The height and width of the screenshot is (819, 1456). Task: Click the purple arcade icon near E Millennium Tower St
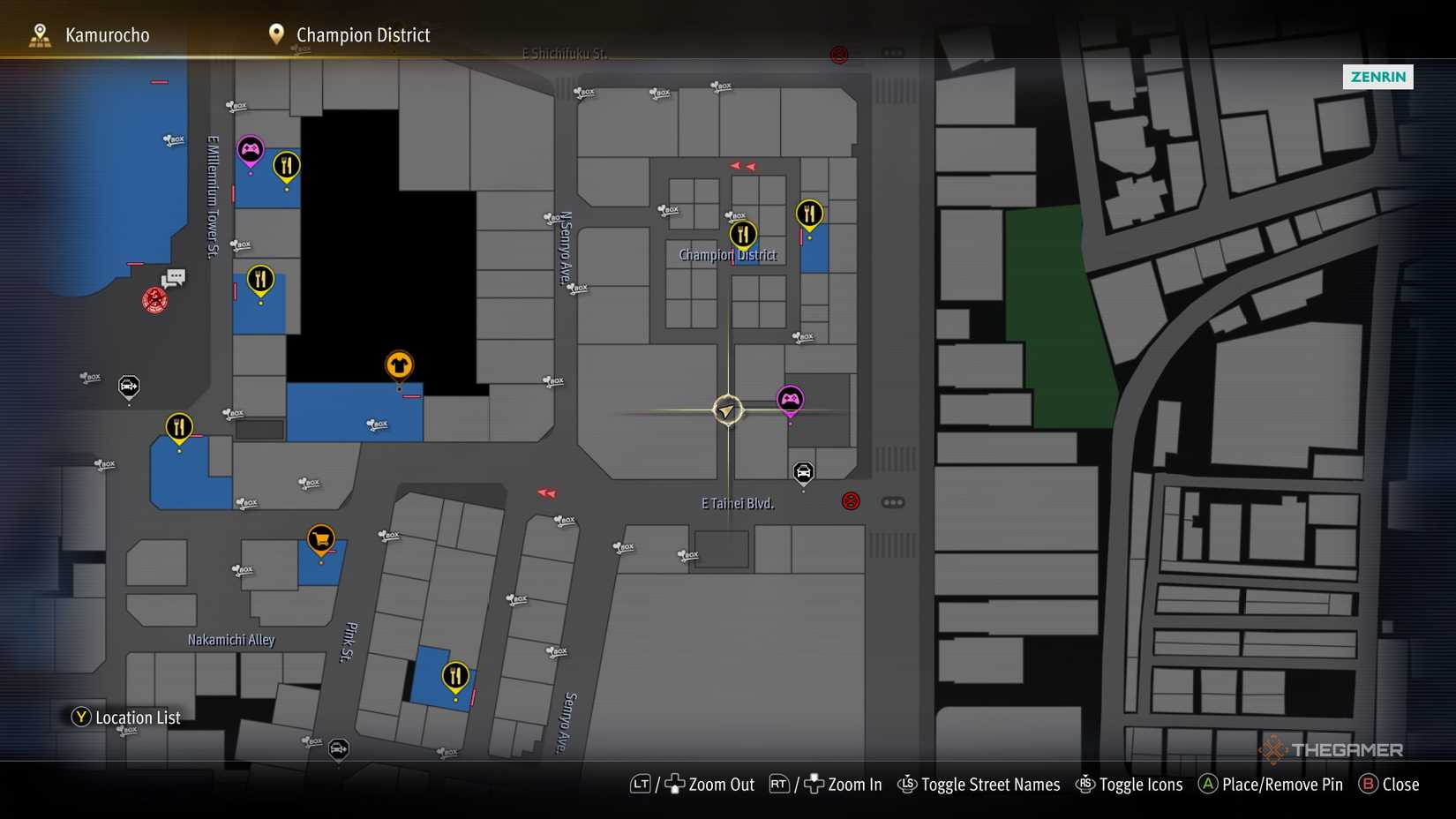(x=250, y=150)
